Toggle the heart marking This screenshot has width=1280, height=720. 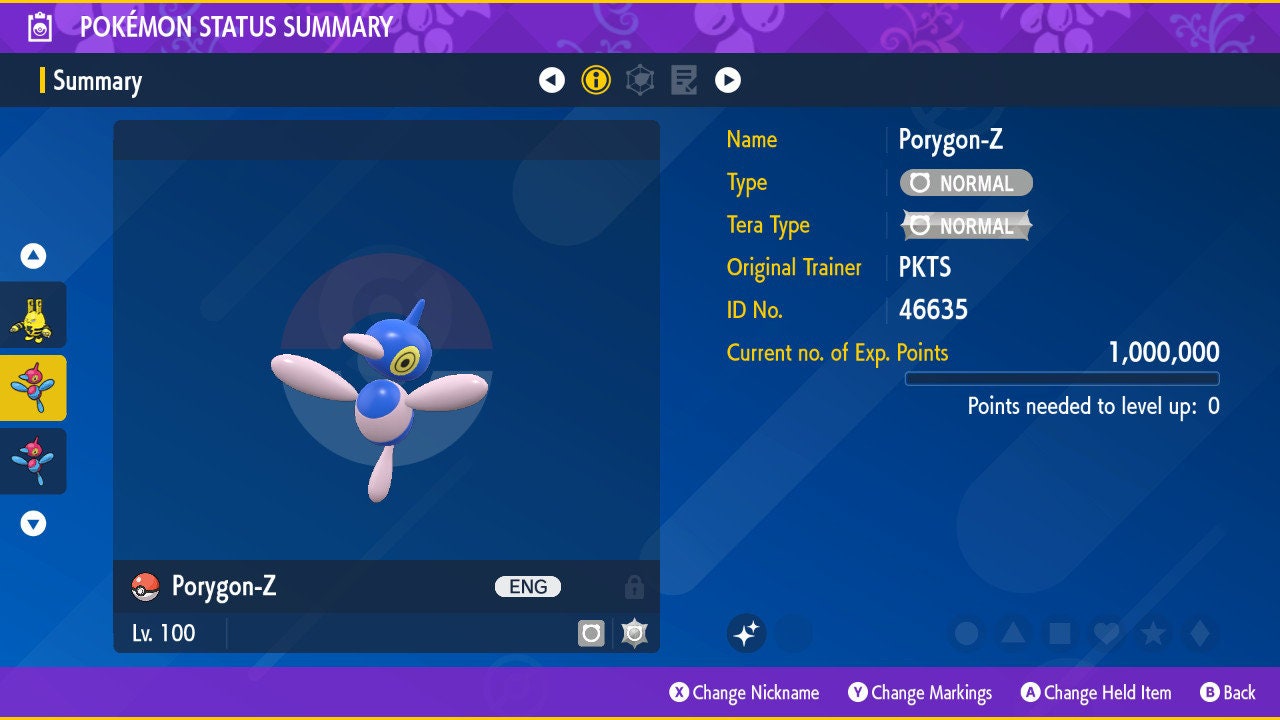click(x=1105, y=633)
